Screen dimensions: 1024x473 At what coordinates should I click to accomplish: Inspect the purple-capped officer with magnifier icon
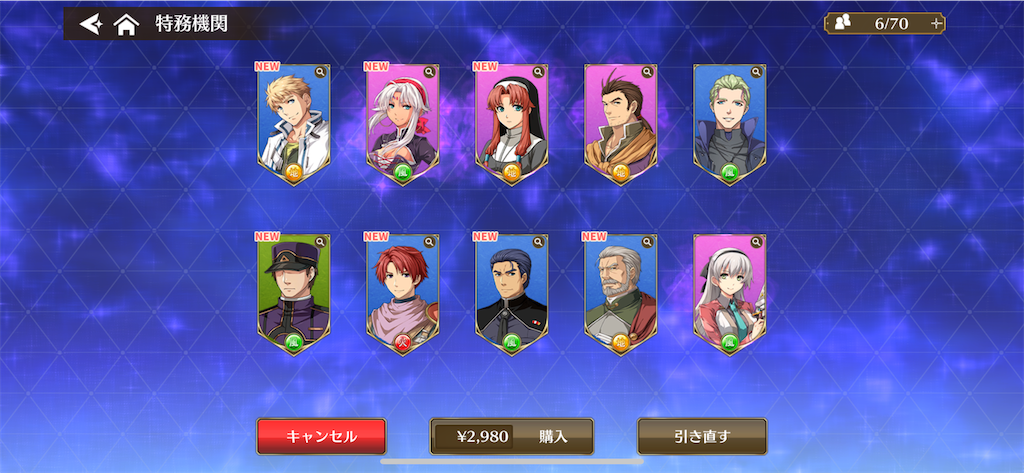pyautogui.click(x=320, y=242)
